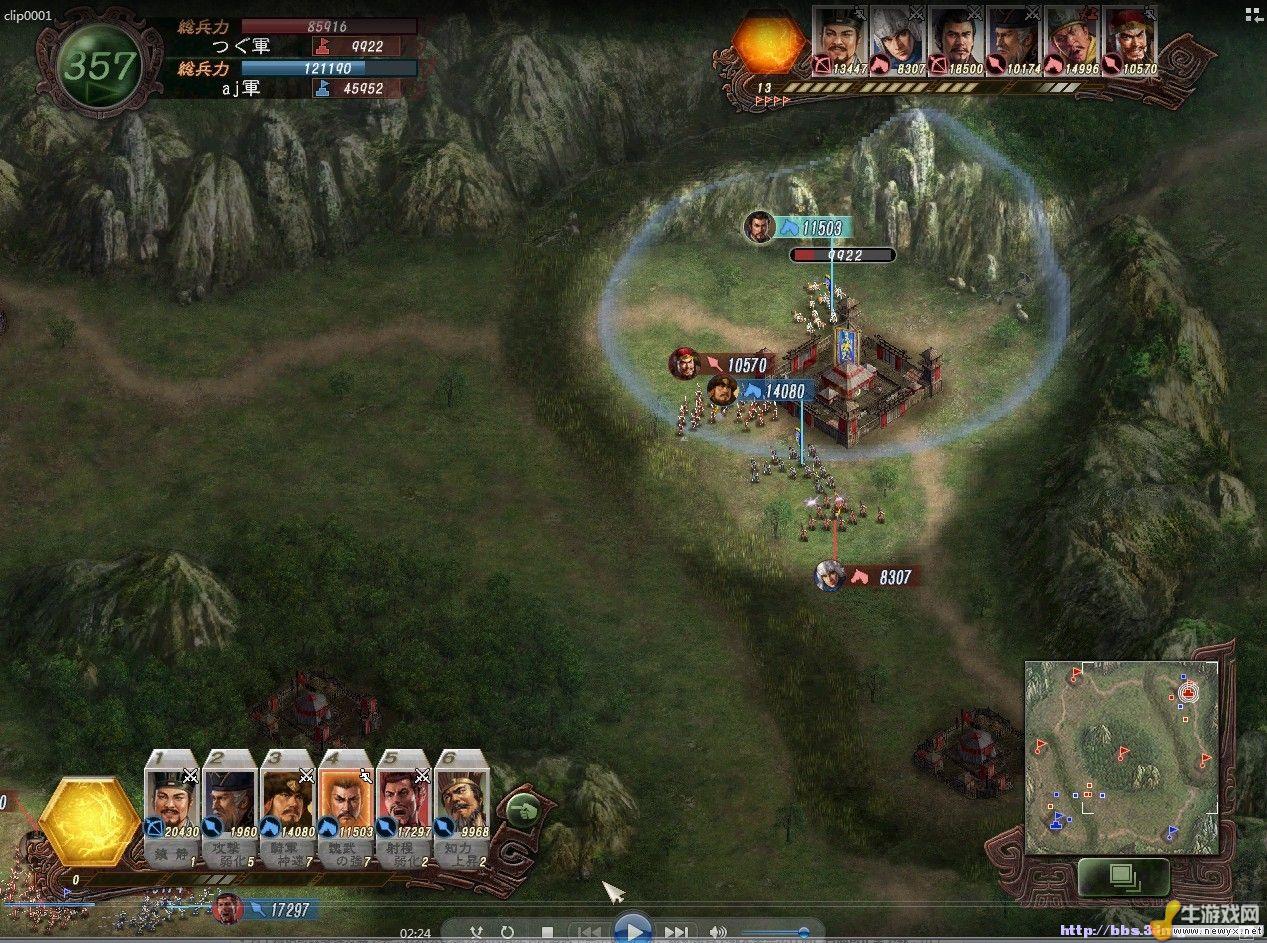
Task: Select officer card 6 with 9968 troops
Action: 462,807
